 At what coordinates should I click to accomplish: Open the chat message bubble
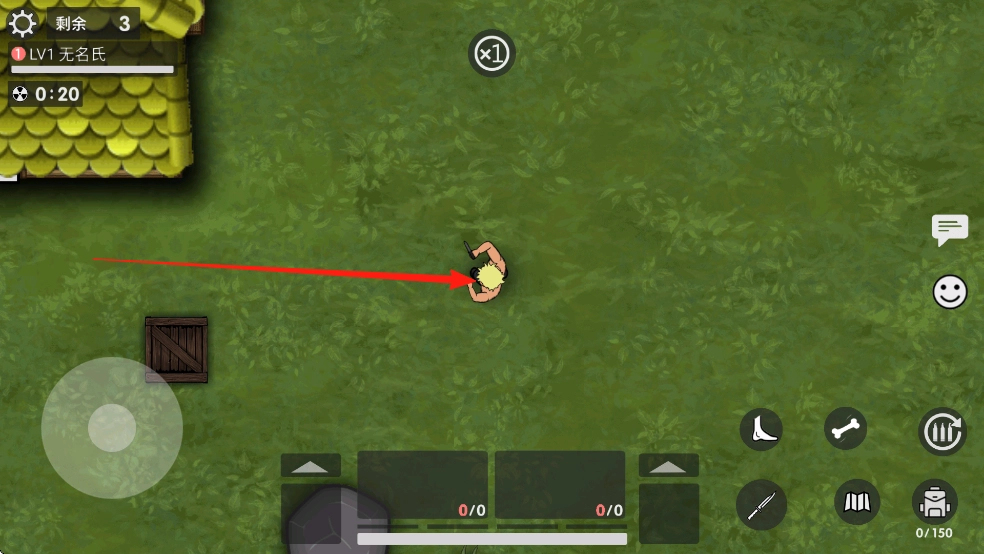949,229
